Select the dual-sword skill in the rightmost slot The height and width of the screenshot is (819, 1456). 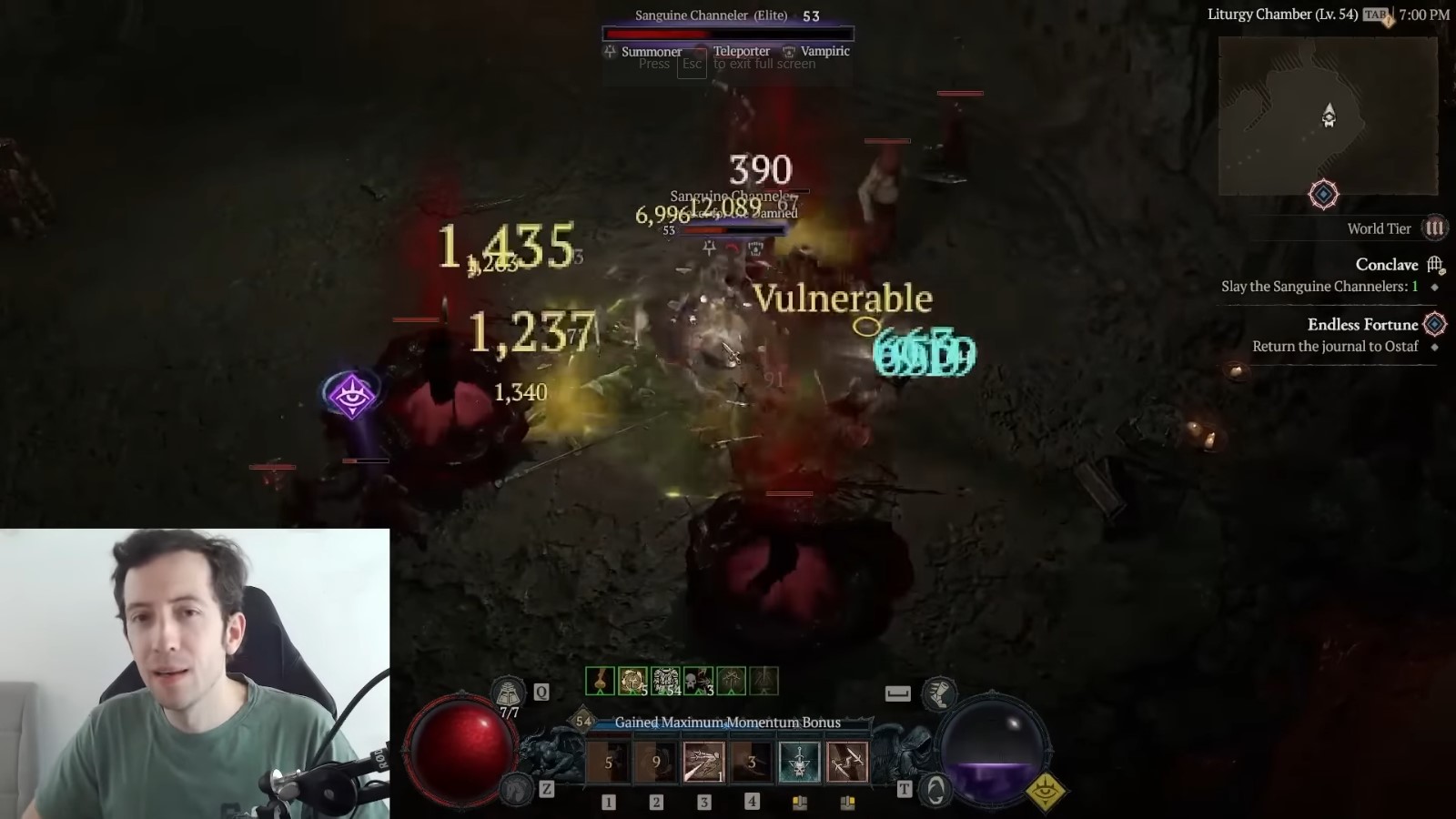849,763
